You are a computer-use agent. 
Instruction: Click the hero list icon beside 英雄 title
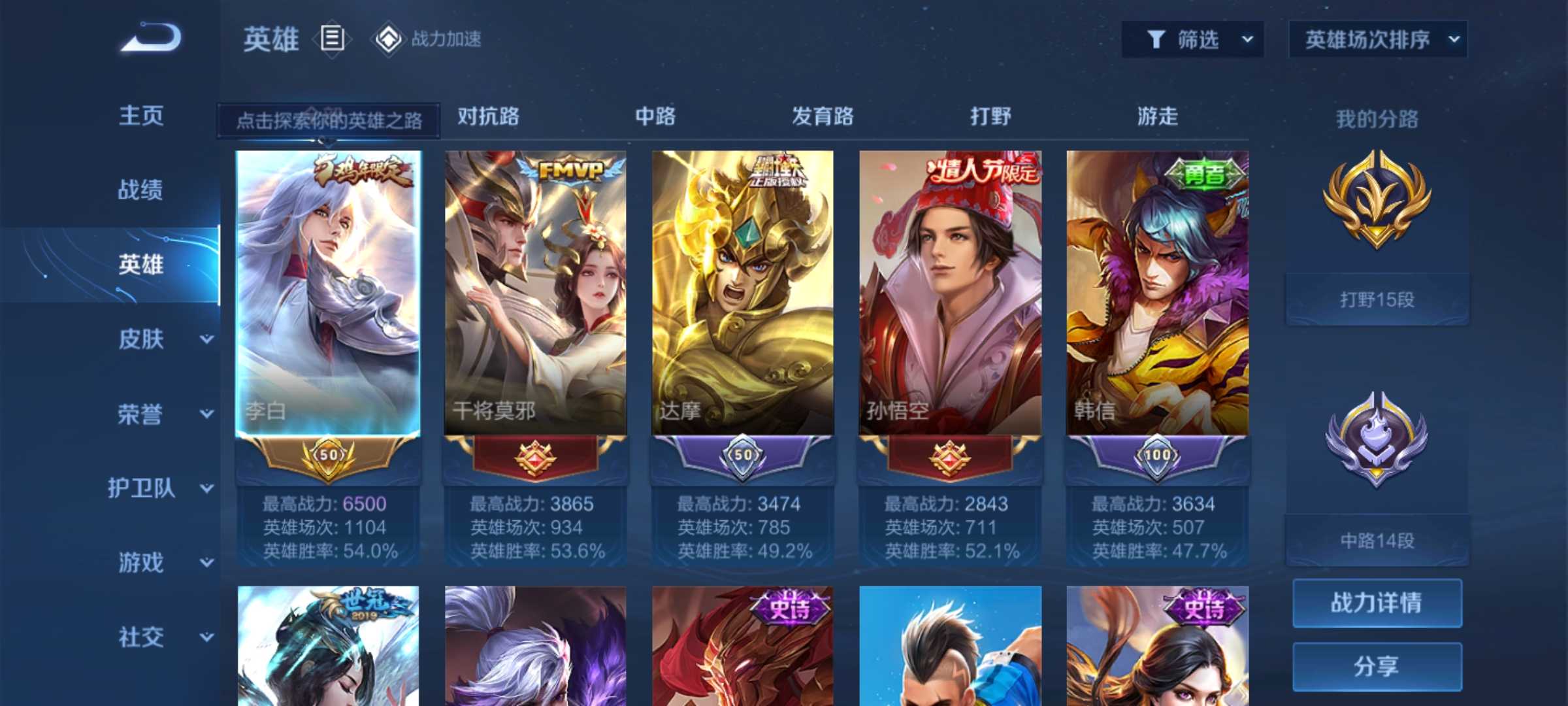pos(332,39)
